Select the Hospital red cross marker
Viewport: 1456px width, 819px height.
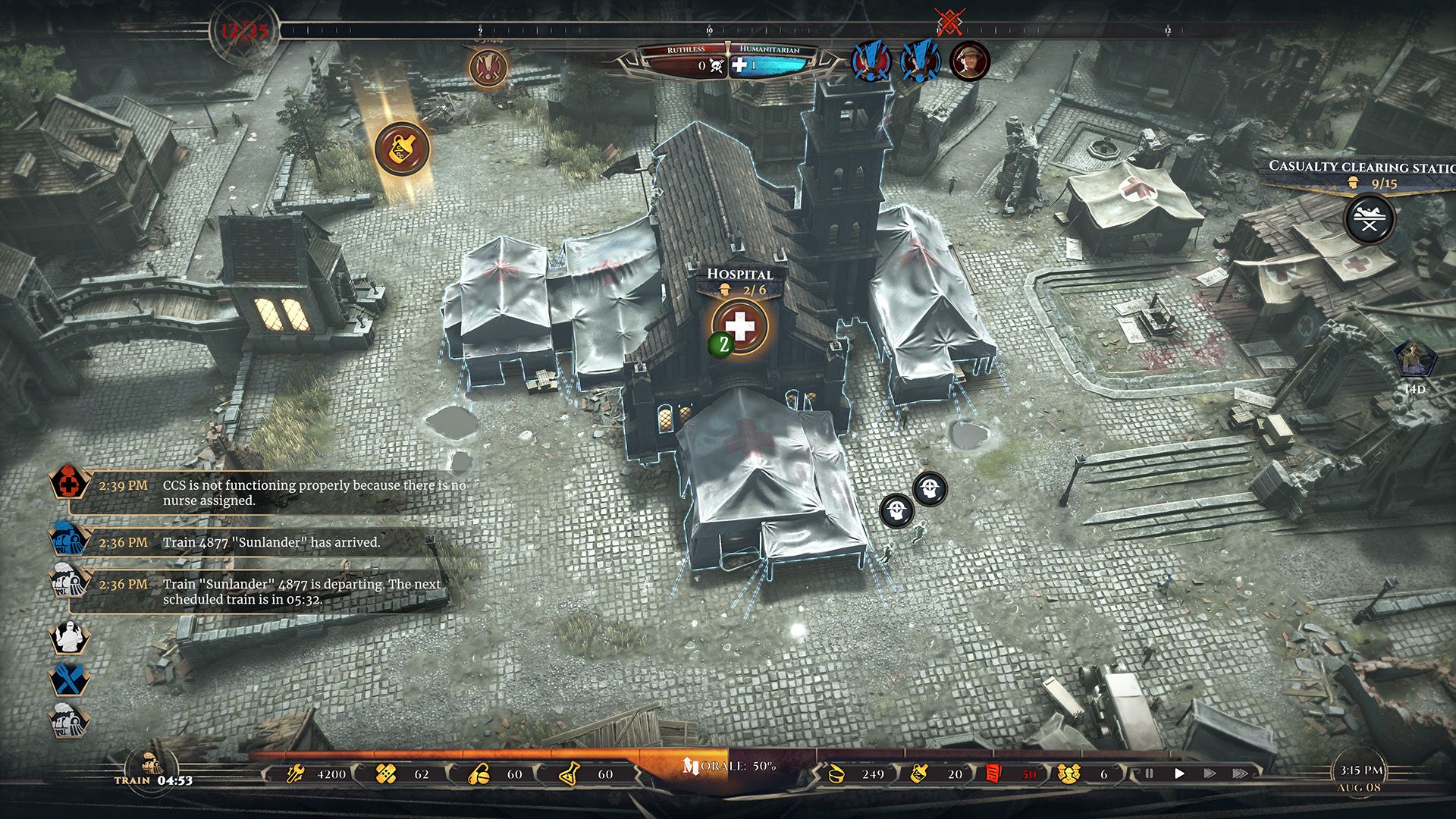(740, 327)
